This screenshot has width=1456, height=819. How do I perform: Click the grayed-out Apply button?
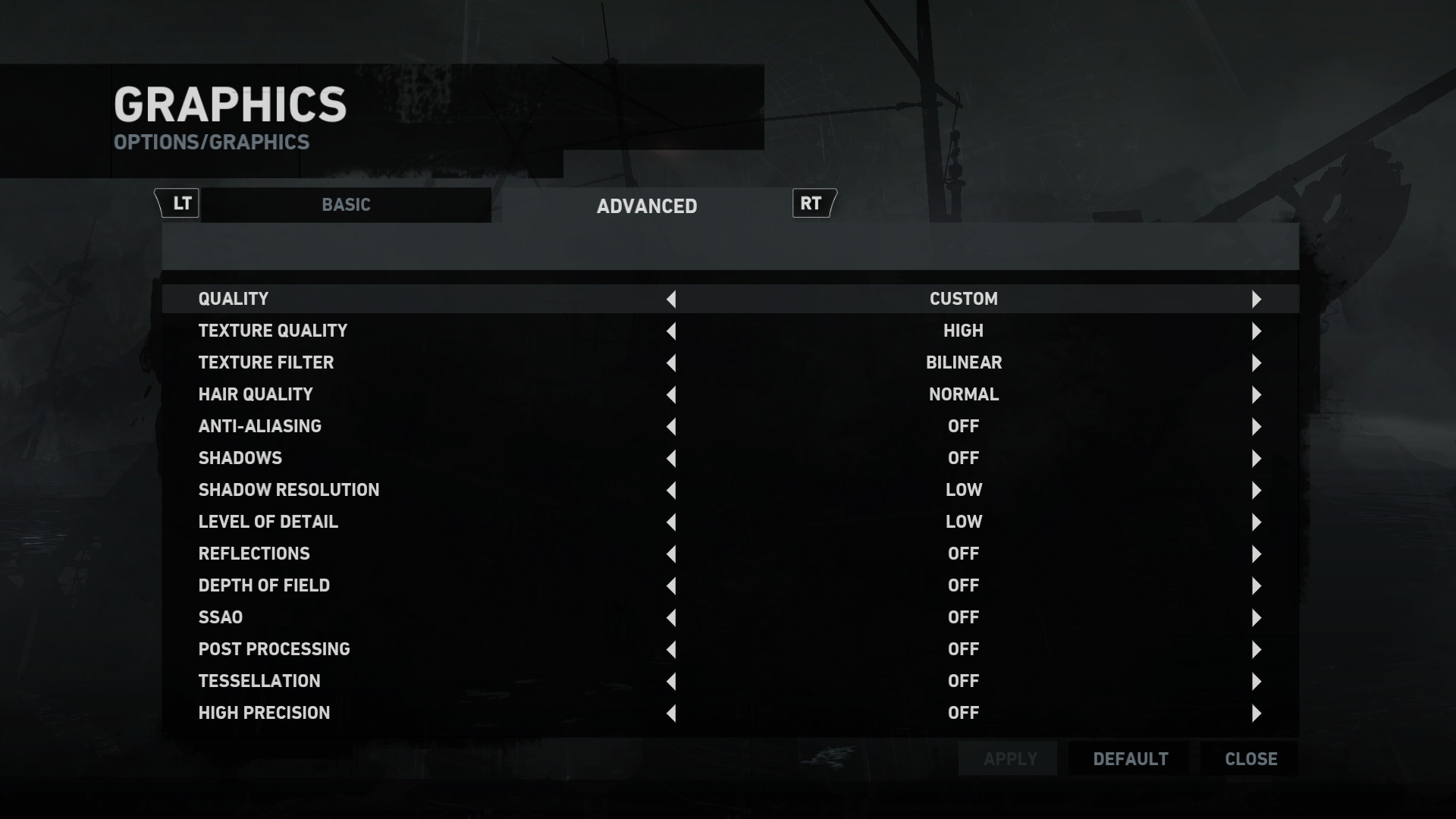[x=1009, y=759]
